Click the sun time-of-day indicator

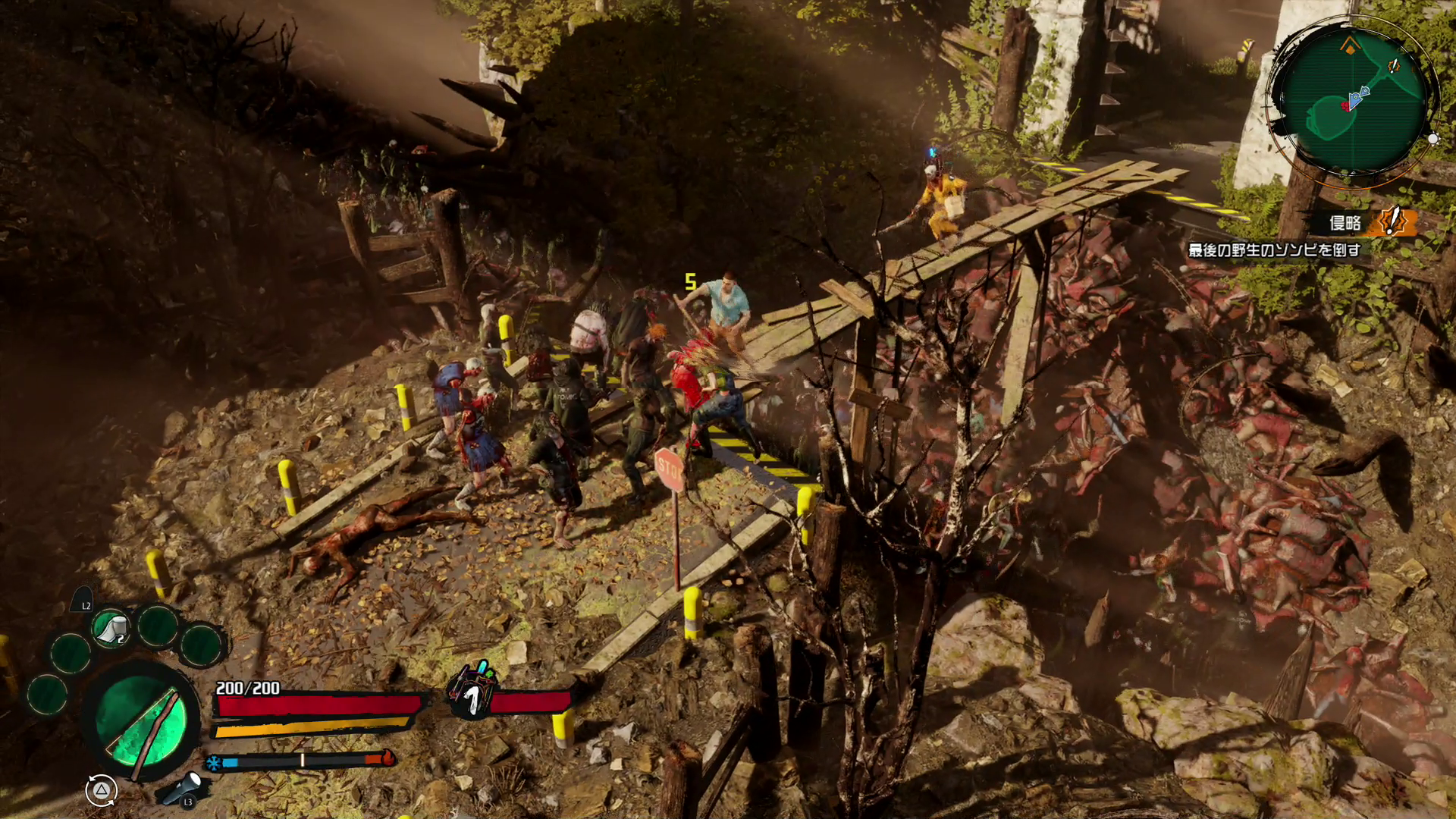[x=1432, y=139]
